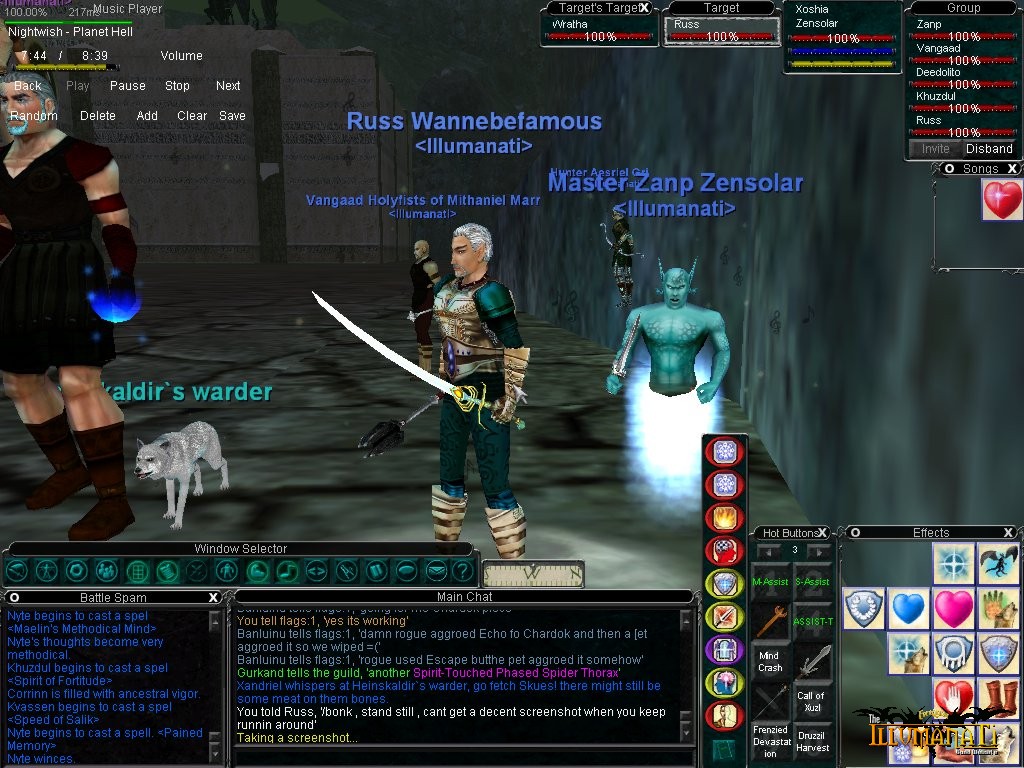Toggle Random playback in Music Player
Screen dimensions: 1024x768
[x=34, y=116]
